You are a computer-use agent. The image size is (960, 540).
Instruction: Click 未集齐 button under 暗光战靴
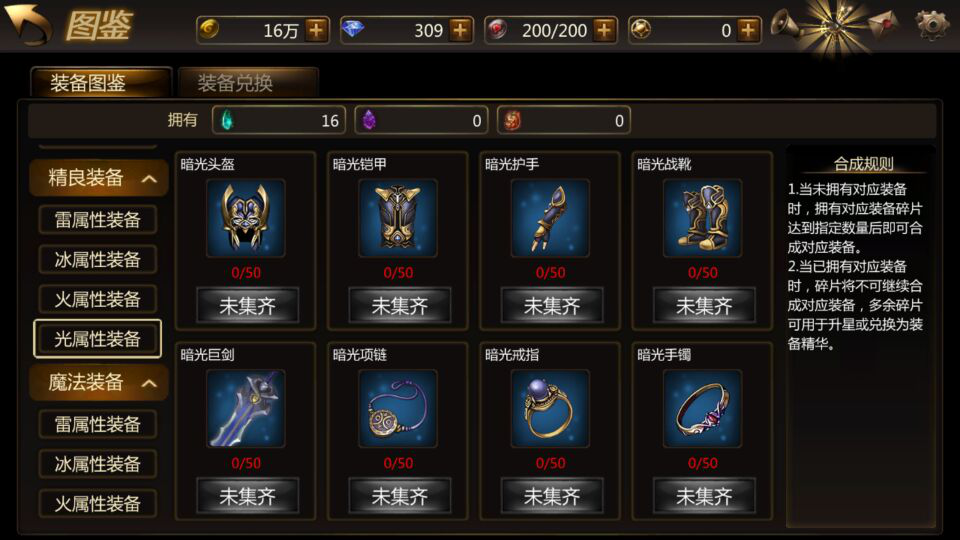(x=703, y=305)
